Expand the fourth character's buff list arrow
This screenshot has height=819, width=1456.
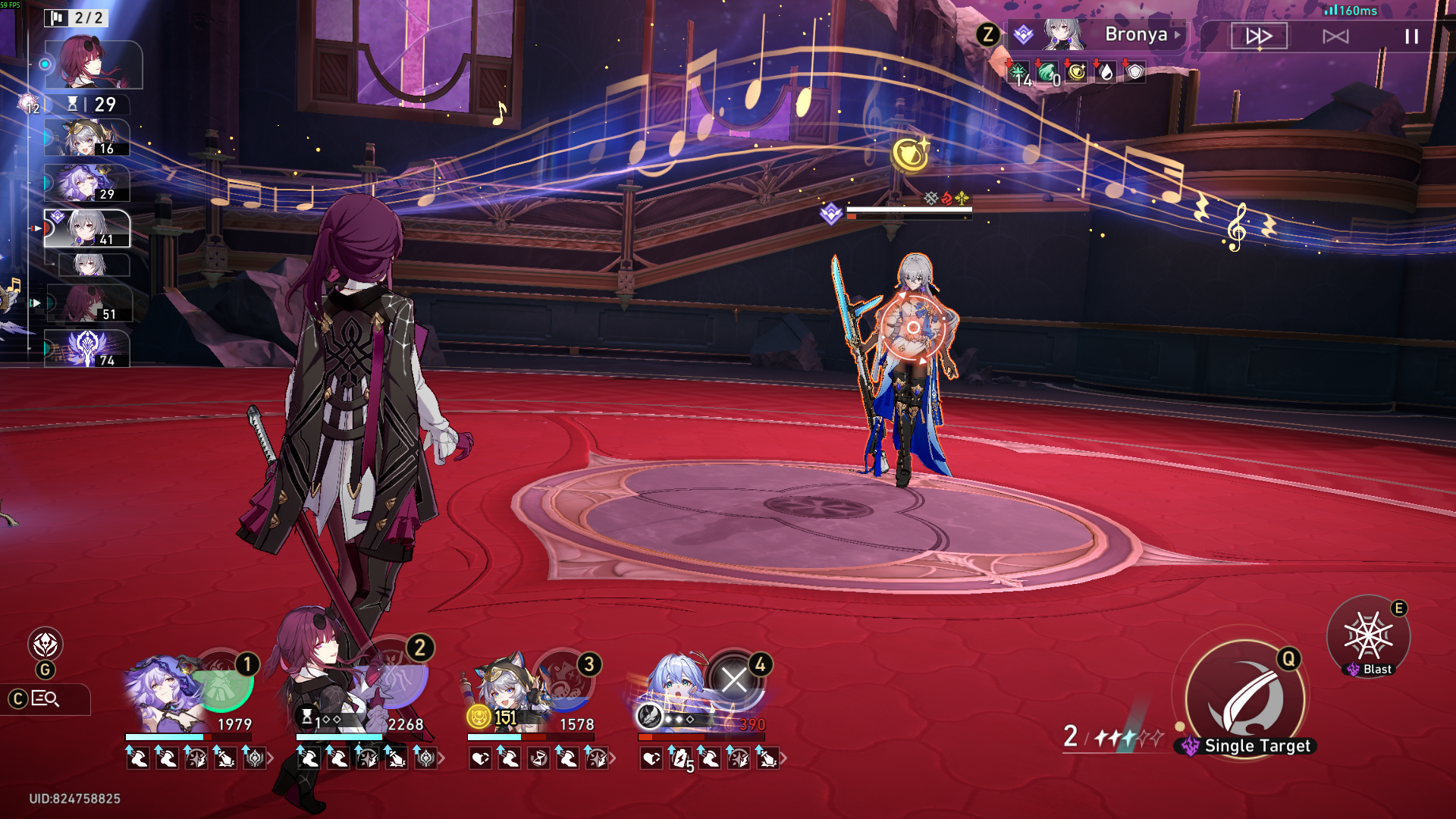[x=783, y=758]
